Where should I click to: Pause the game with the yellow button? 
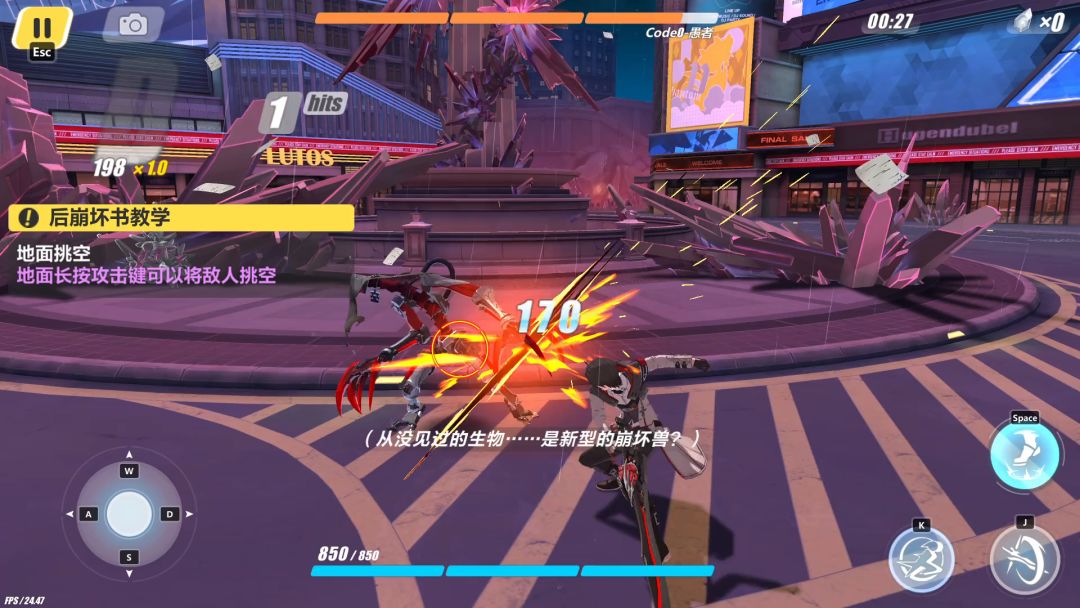tap(42, 29)
